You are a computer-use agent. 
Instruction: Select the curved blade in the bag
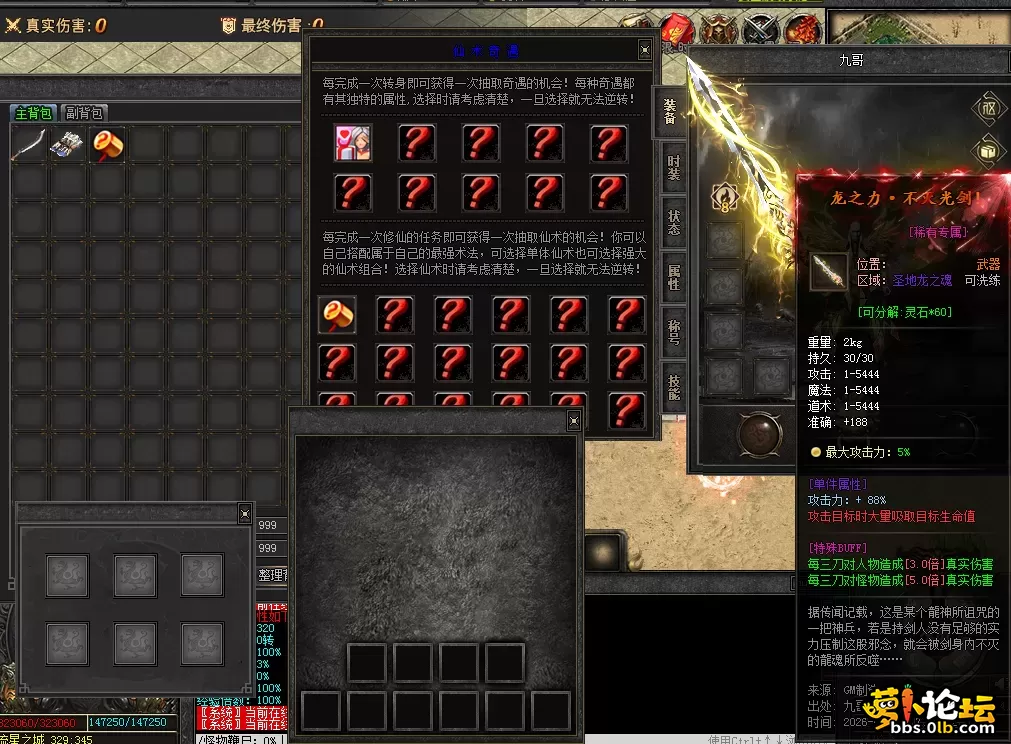point(29,145)
